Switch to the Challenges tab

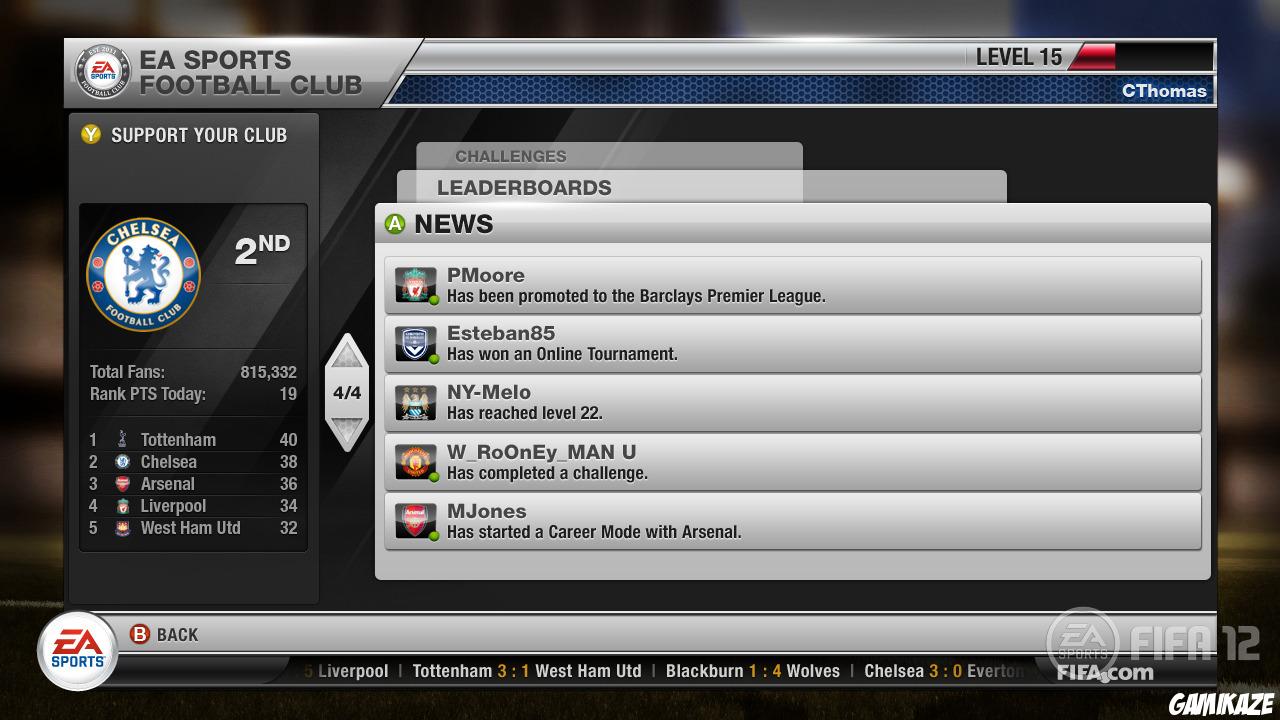point(511,156)
